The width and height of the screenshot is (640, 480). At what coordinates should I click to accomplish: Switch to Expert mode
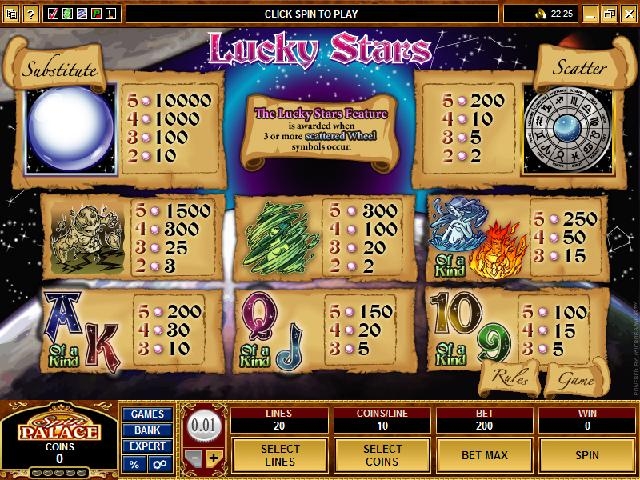click(x=146, y=447)
